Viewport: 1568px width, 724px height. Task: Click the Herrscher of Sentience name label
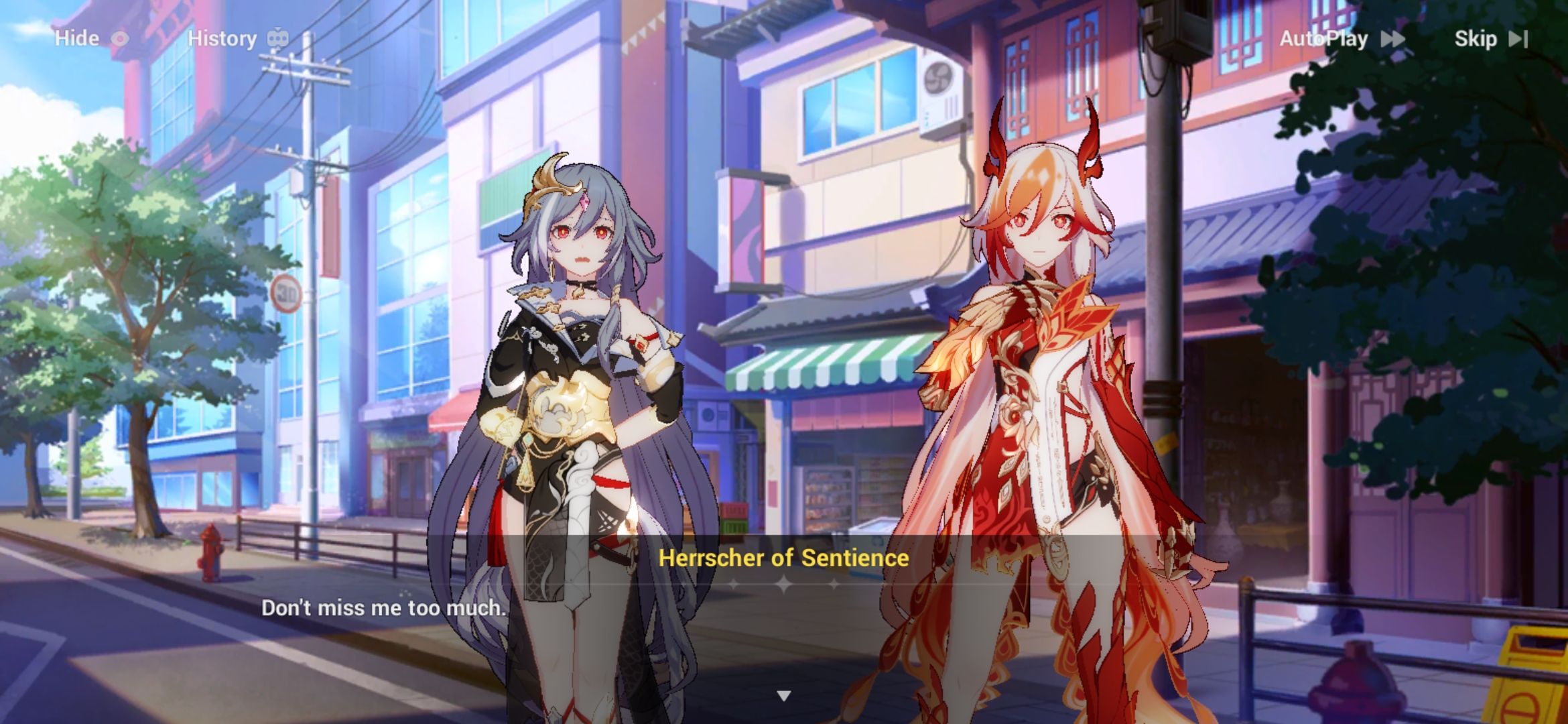[783, 558]
